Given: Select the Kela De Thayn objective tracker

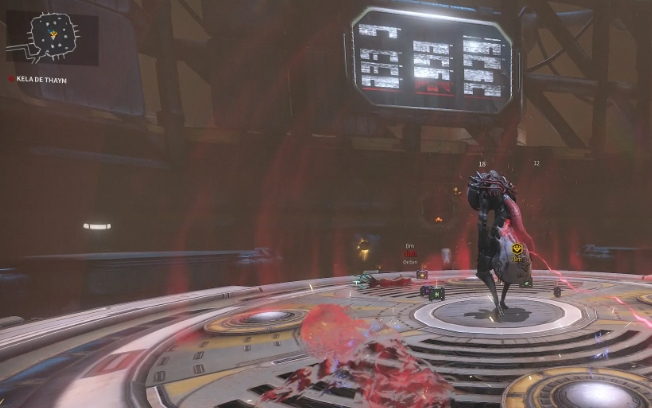Looking at the screenshot, I should (38, 79).
